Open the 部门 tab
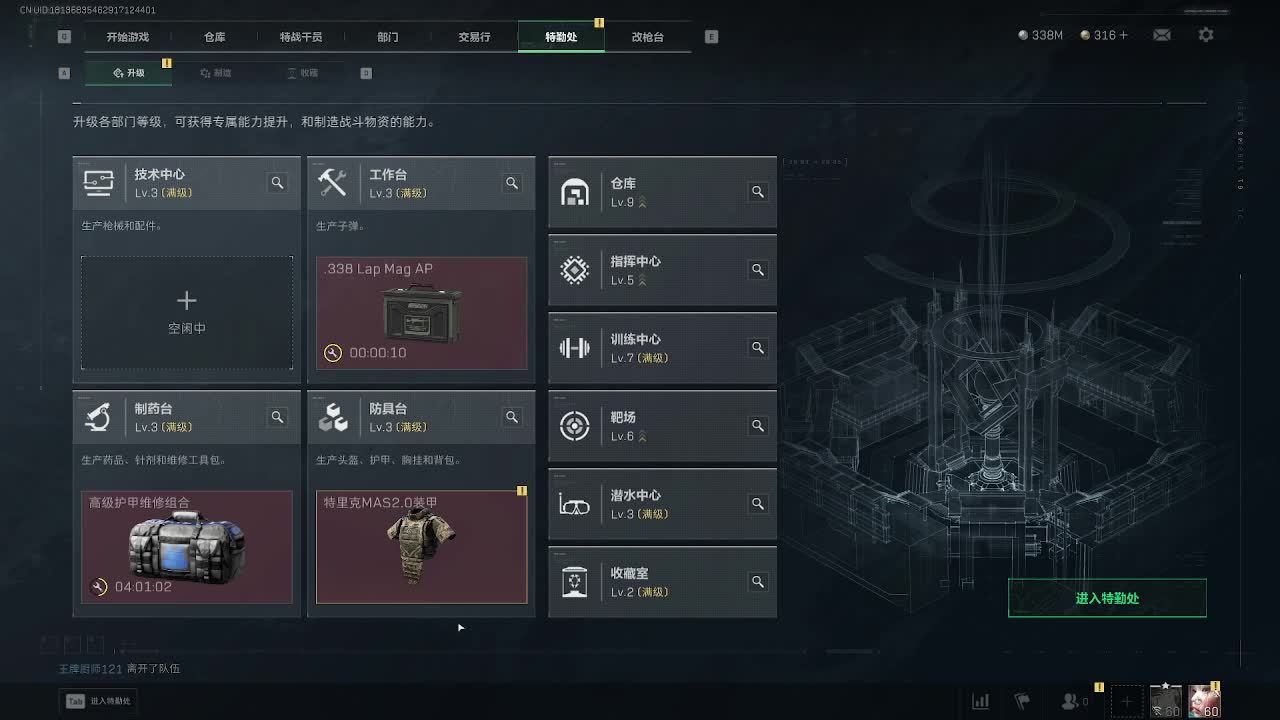Image resolution: width=1280 pixels, height=720 pixels. click(388, 37)
